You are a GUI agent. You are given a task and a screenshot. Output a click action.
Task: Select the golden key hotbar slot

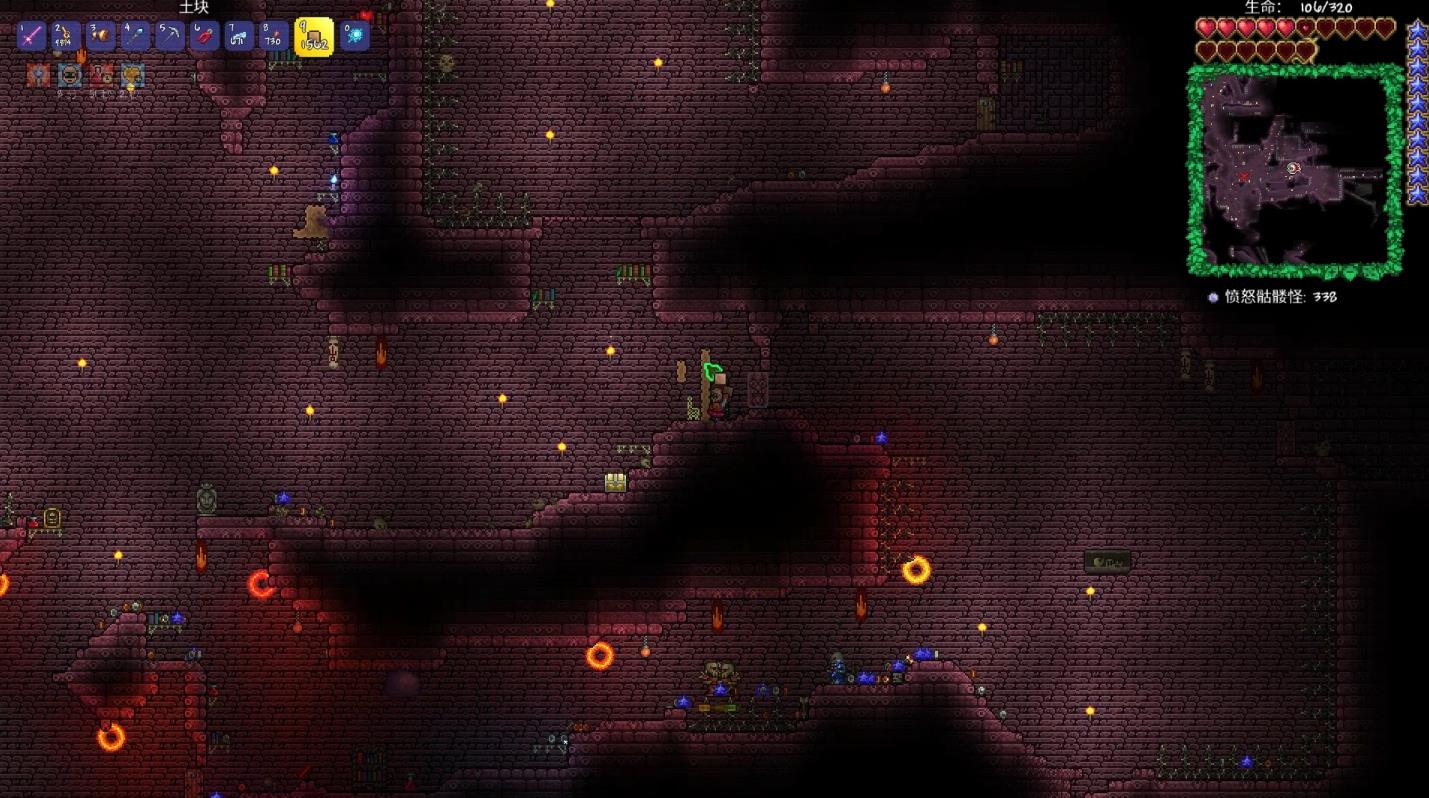(x=66, y=37)
